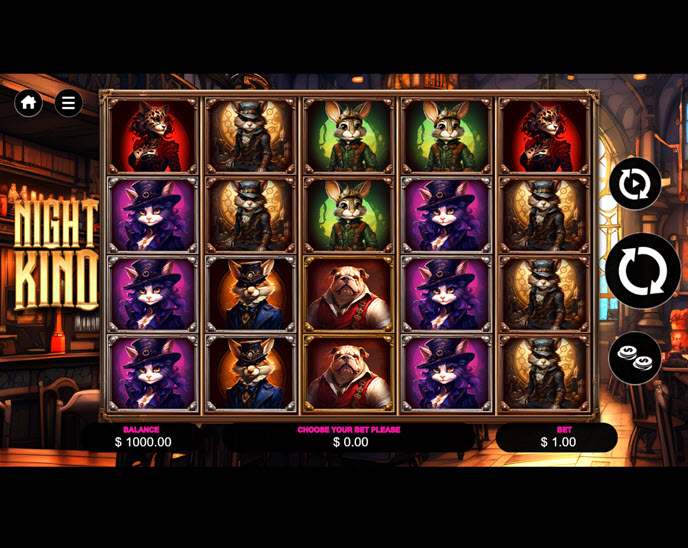
Task: Go to the home screen
Action: [x=29, y=102]
